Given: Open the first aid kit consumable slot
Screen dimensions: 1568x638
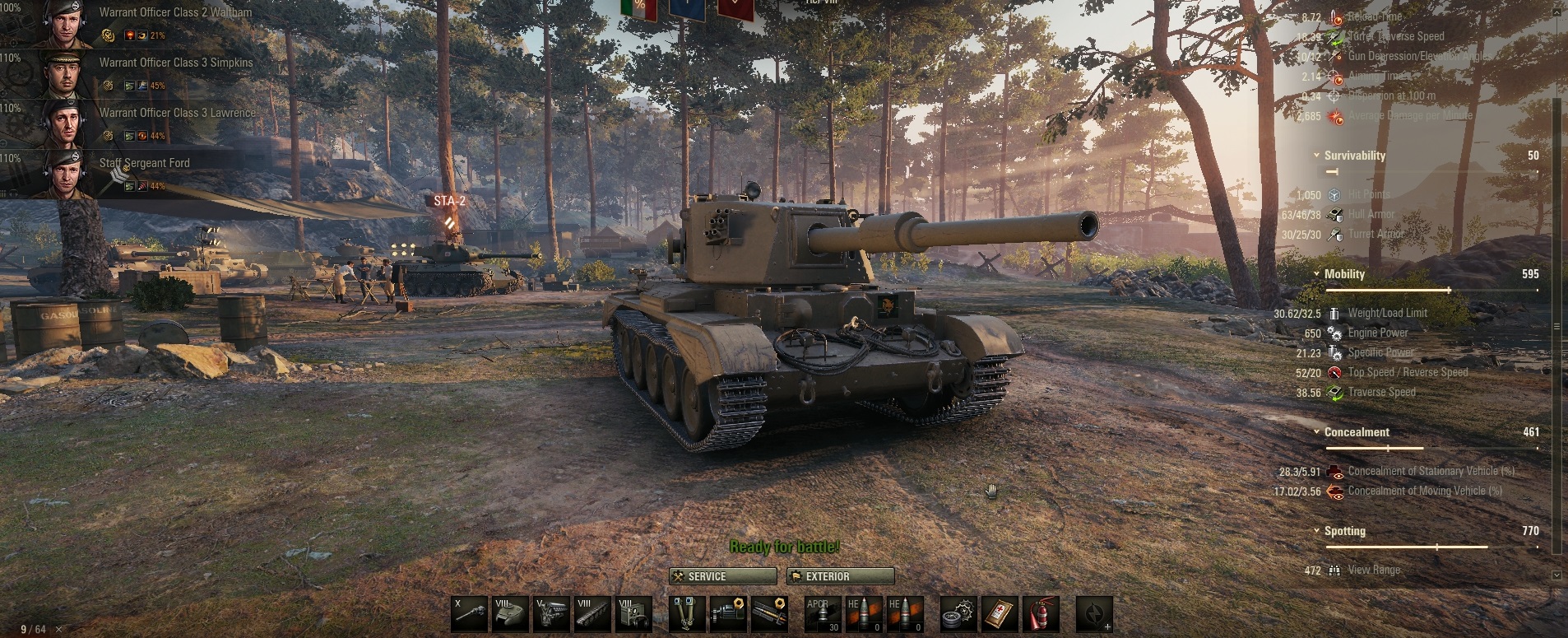Looking at the screenshot, I should coord(1000,614).
